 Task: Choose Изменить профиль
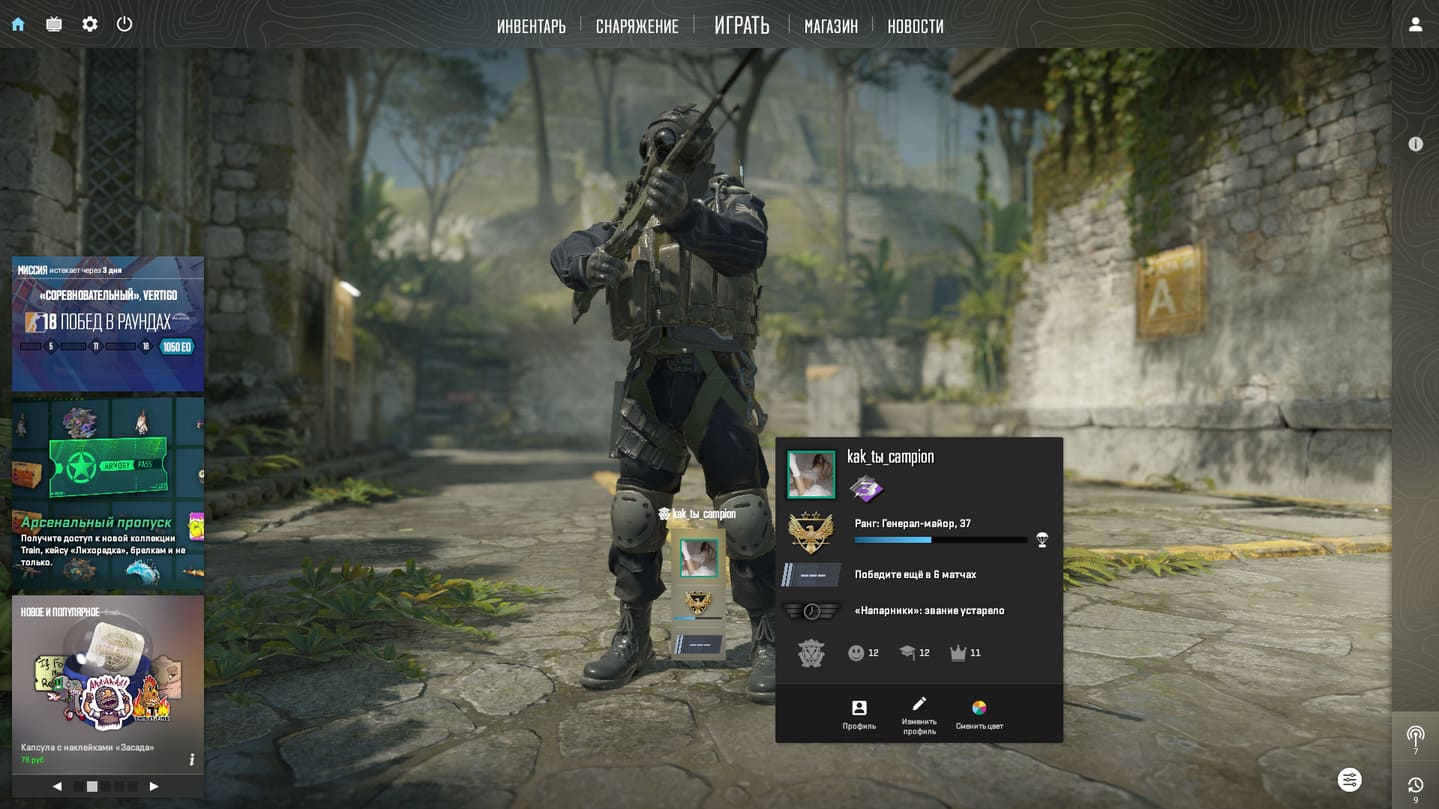point(919,714)
